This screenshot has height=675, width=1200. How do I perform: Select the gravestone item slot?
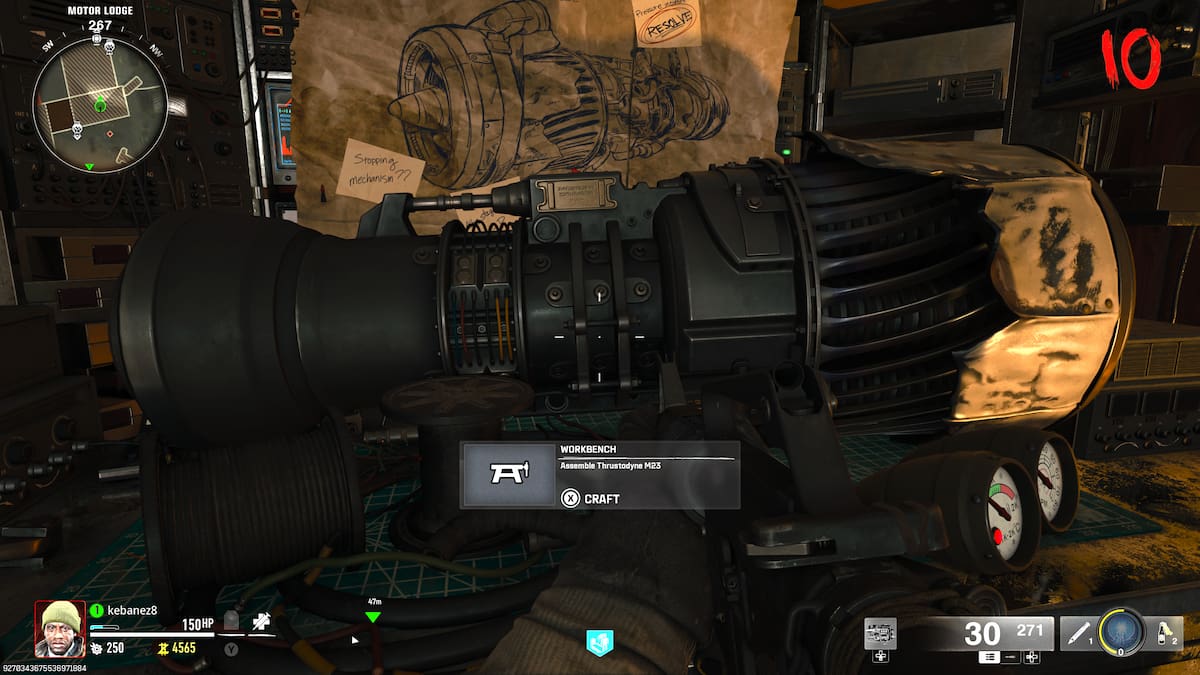coord(231,621)
